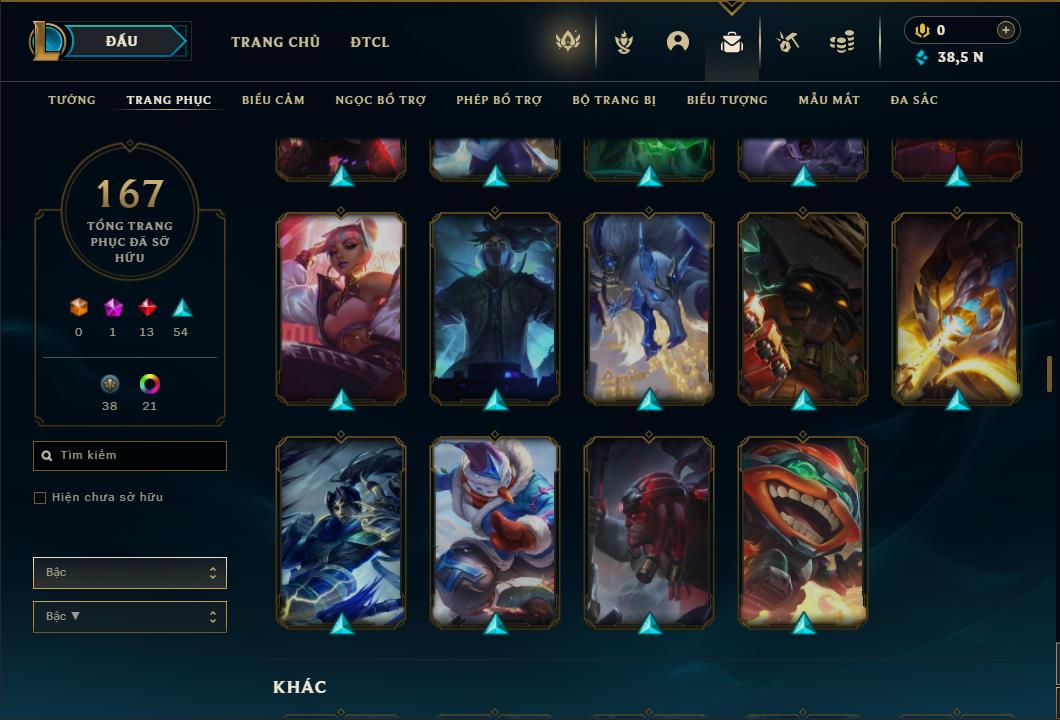The width and height of the screenshot is (1060, 720).
Task: Open the ĐTCL menu entry
Action: tap(370, 42)
